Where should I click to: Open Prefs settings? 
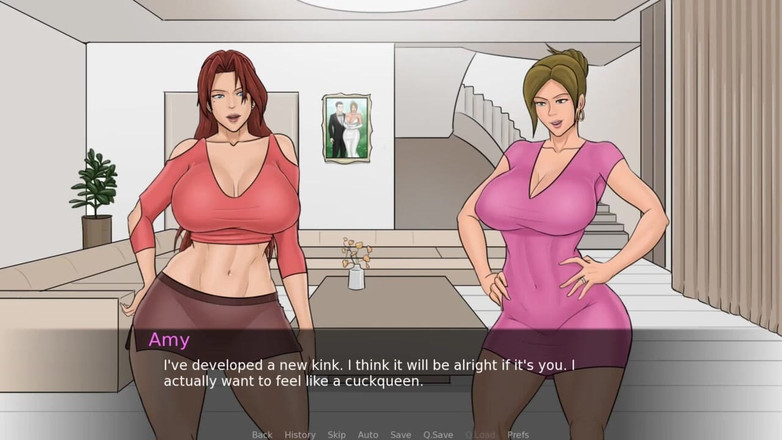click(518, 434)
